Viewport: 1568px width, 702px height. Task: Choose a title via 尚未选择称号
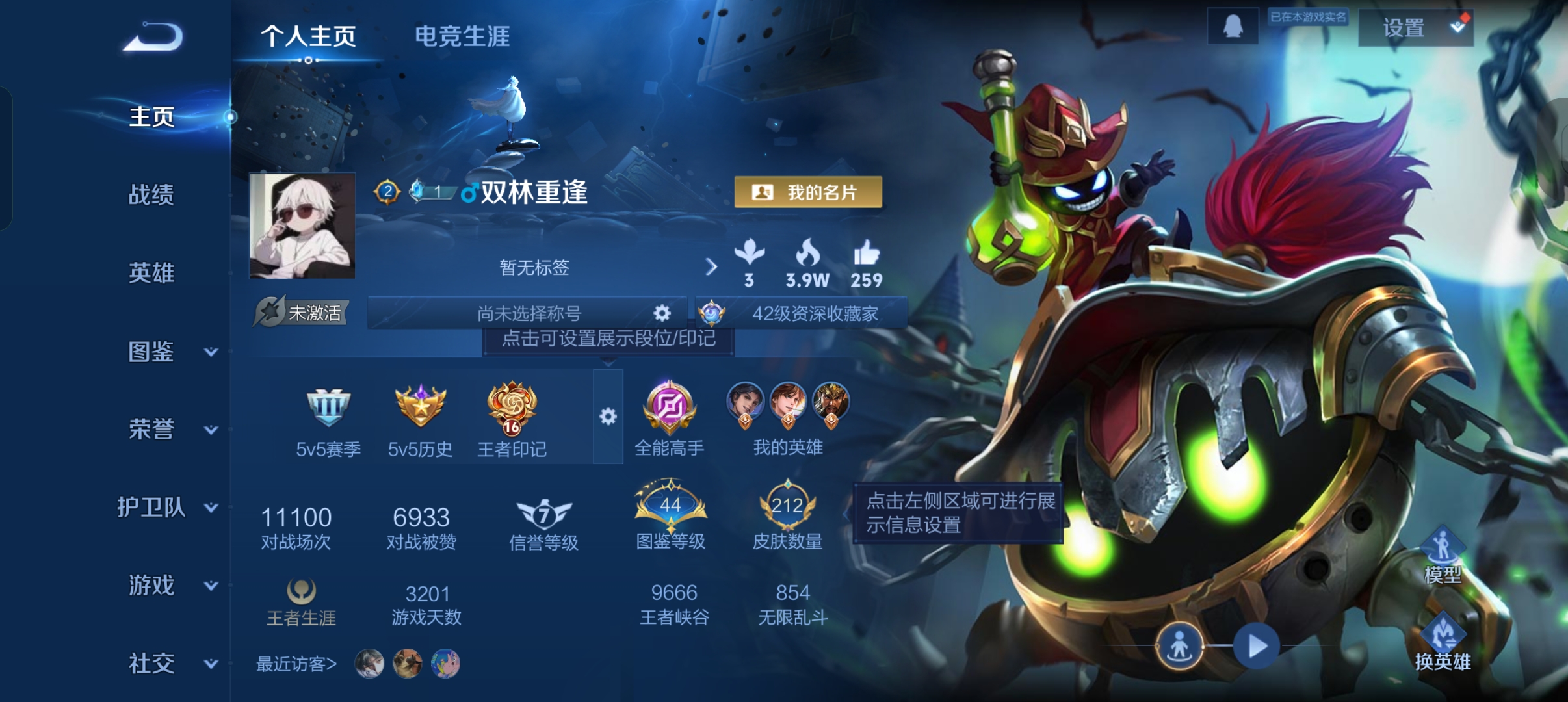coord(529,313)
